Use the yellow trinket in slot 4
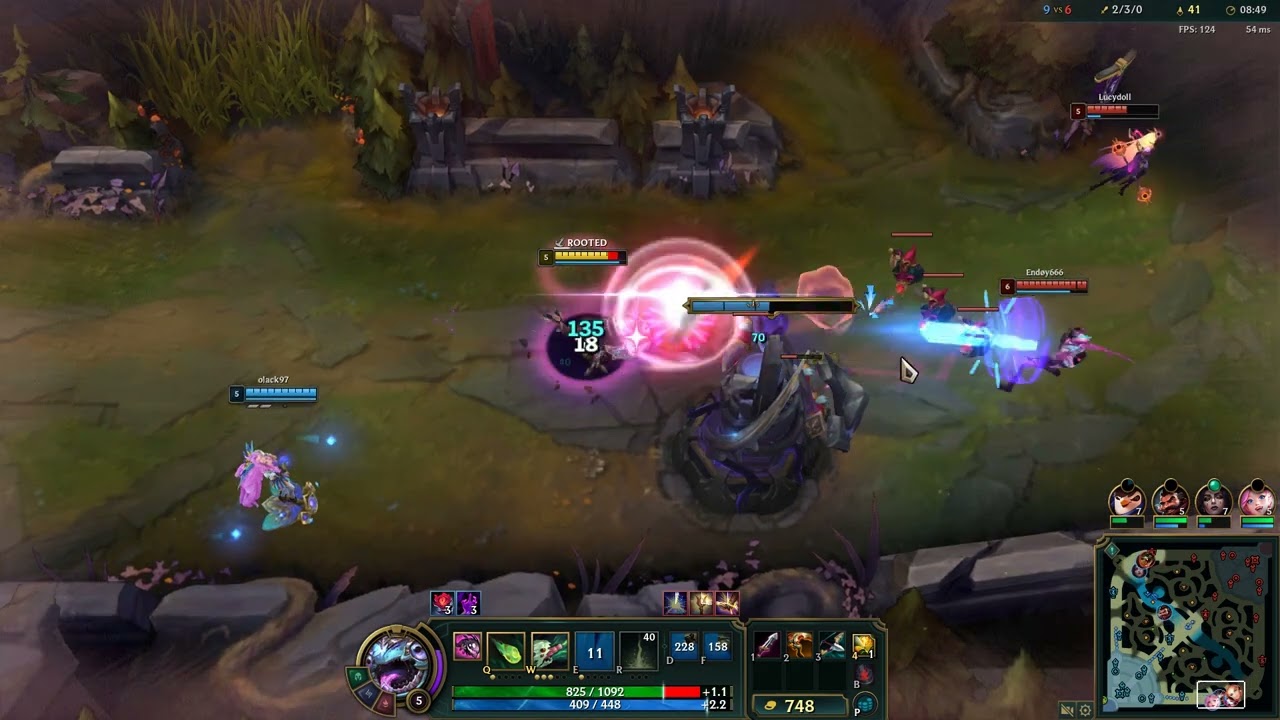The height and width of the screenshot is (720, 1280). point(864,646)
